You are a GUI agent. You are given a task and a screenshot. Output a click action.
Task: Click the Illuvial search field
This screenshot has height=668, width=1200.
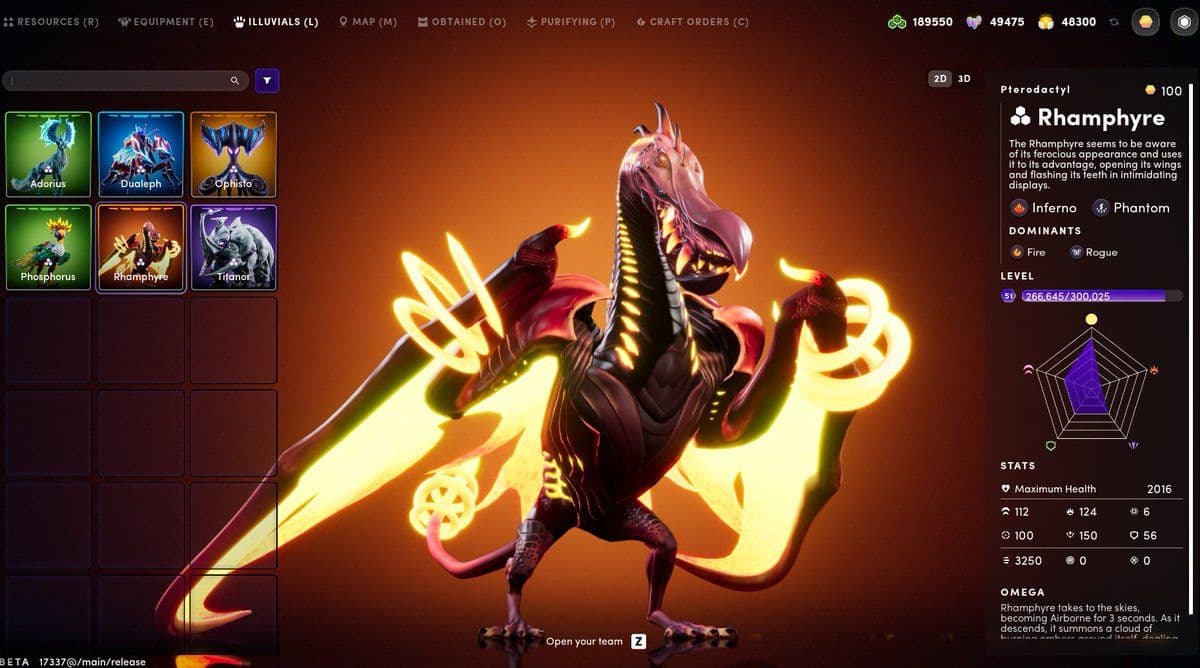tap(120, 81)
